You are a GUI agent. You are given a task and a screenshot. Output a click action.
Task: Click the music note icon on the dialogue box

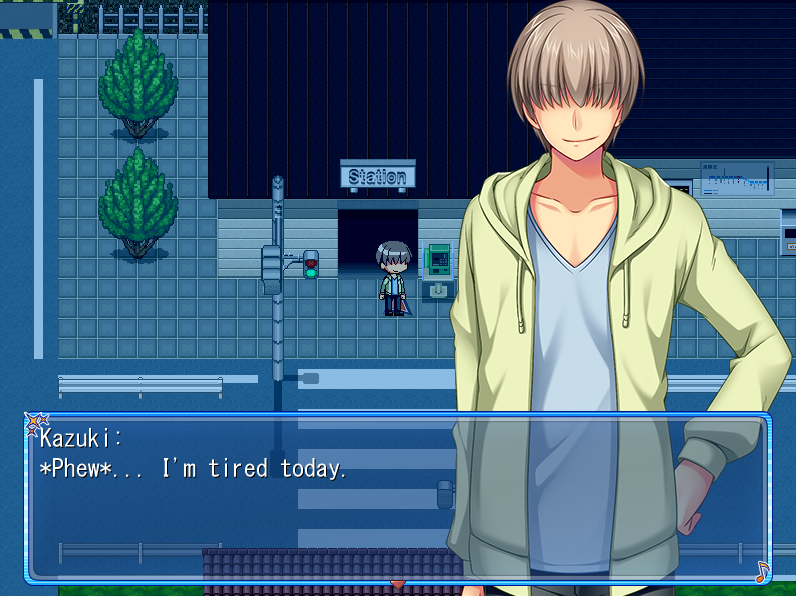tap(762, 572)
